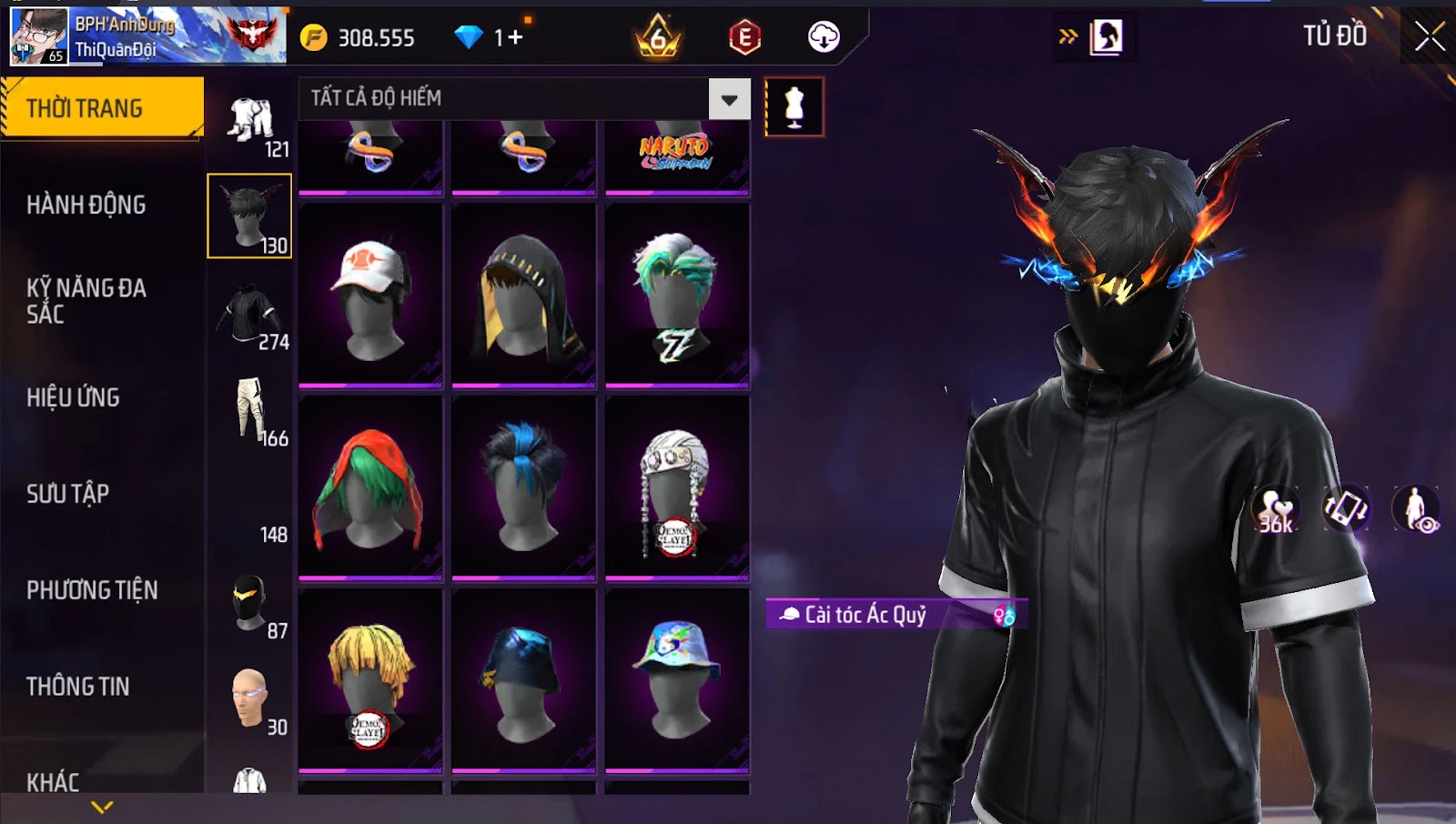Equip the green and white hairstyle
Viewport: 1456px width, 824px height.
(x=677, y=296)
